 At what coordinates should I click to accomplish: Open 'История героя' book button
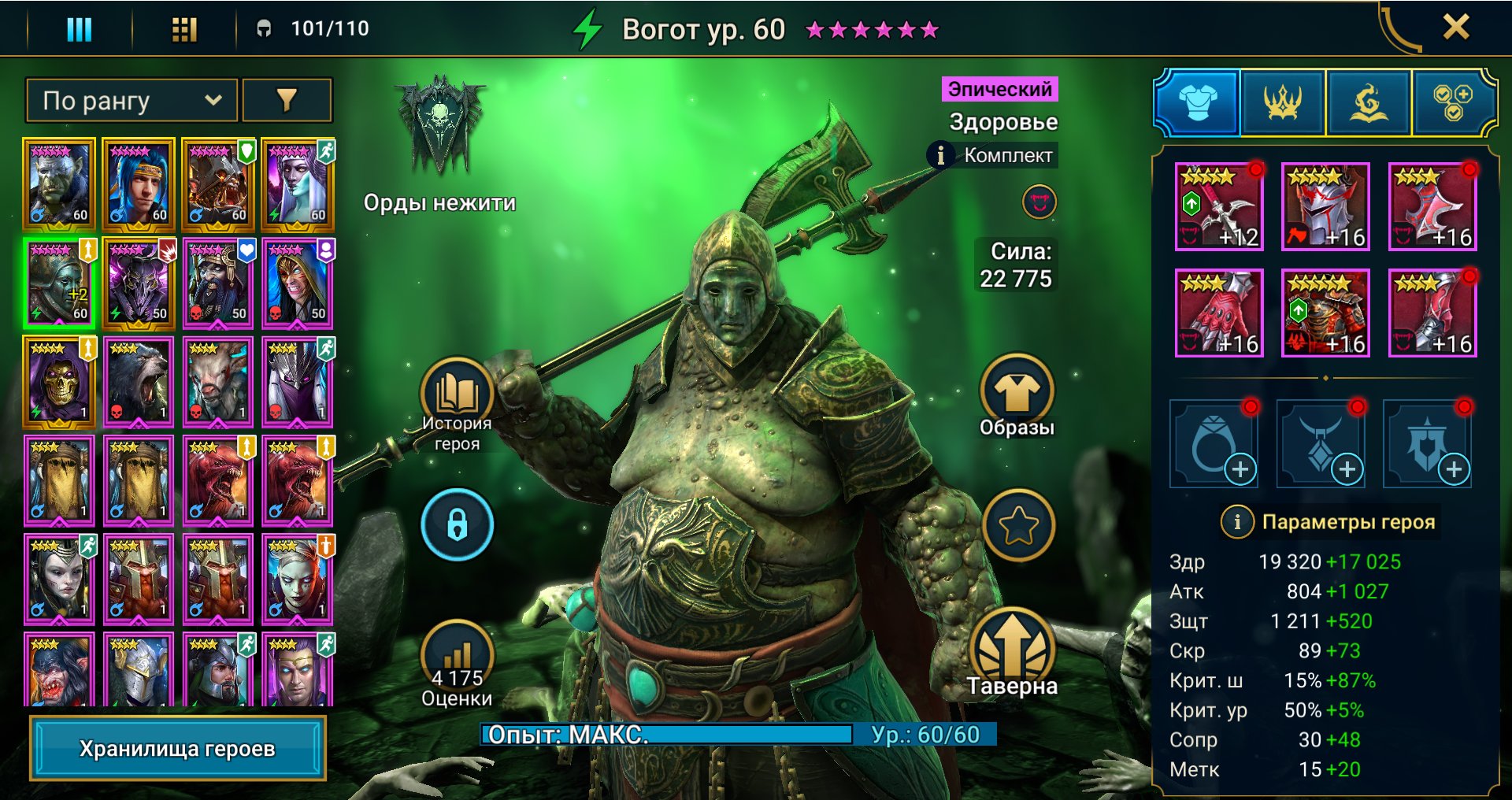(x=456, y=394)
